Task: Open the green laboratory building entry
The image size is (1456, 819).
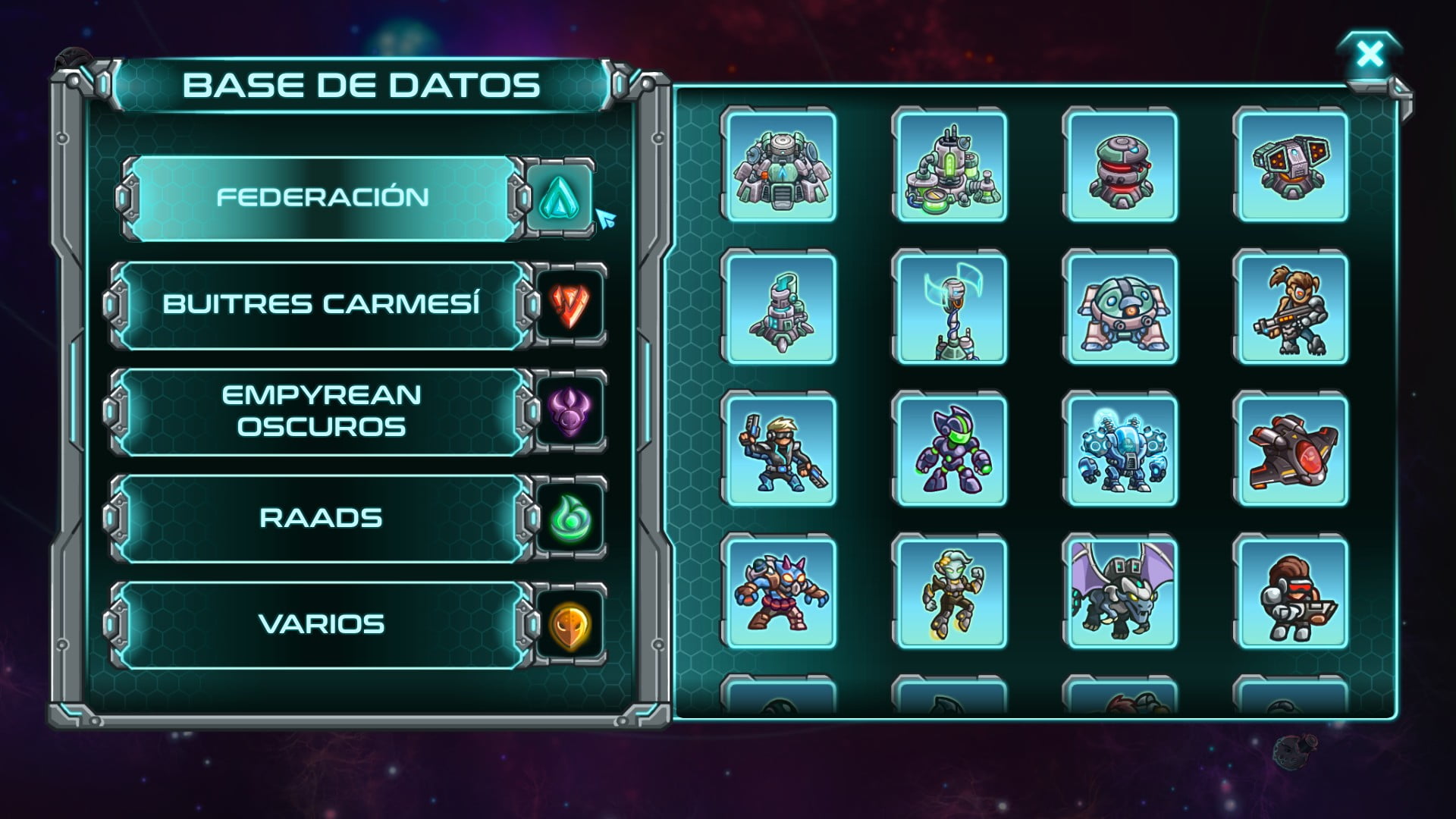Action: [x=949, y=165]
